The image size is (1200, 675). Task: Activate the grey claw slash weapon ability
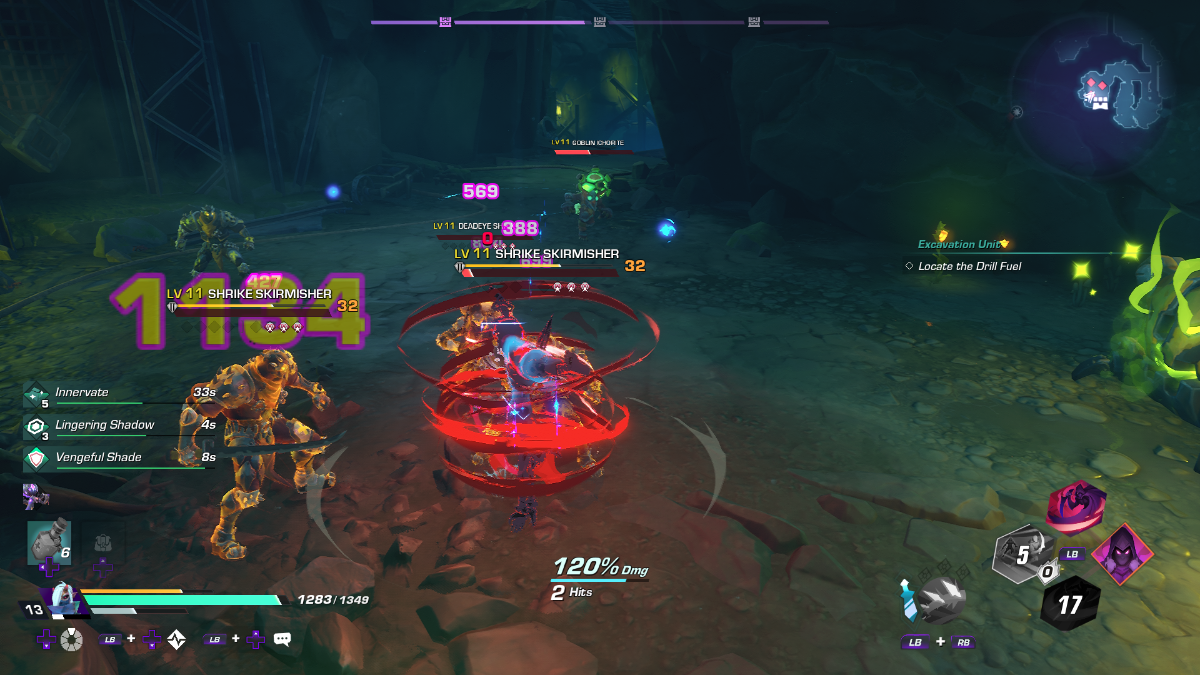pyautogui.click(x=942, y=599)
